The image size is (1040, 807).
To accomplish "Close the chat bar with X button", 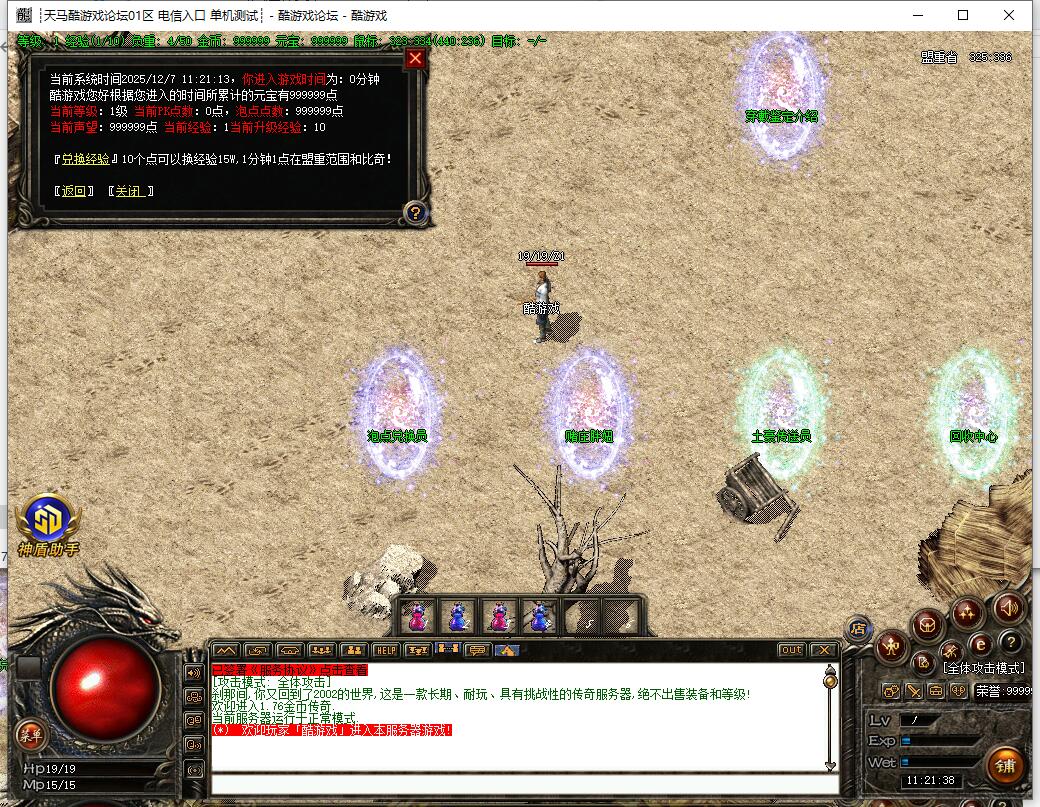I will tap(823, 650).
